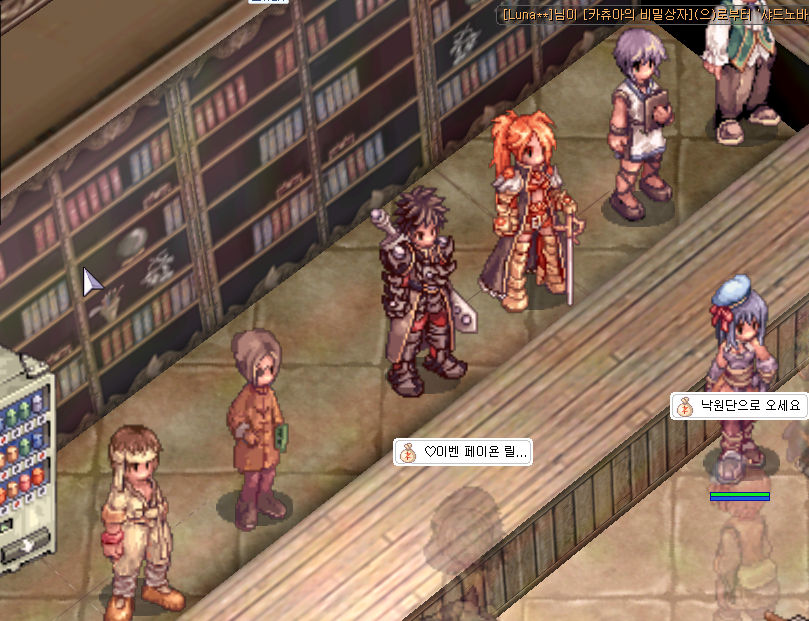The width and height of the screenshot is (809, 621).
Task: Open the '낙원단으로 오세요' vendor shop sign
Action: 739,406
